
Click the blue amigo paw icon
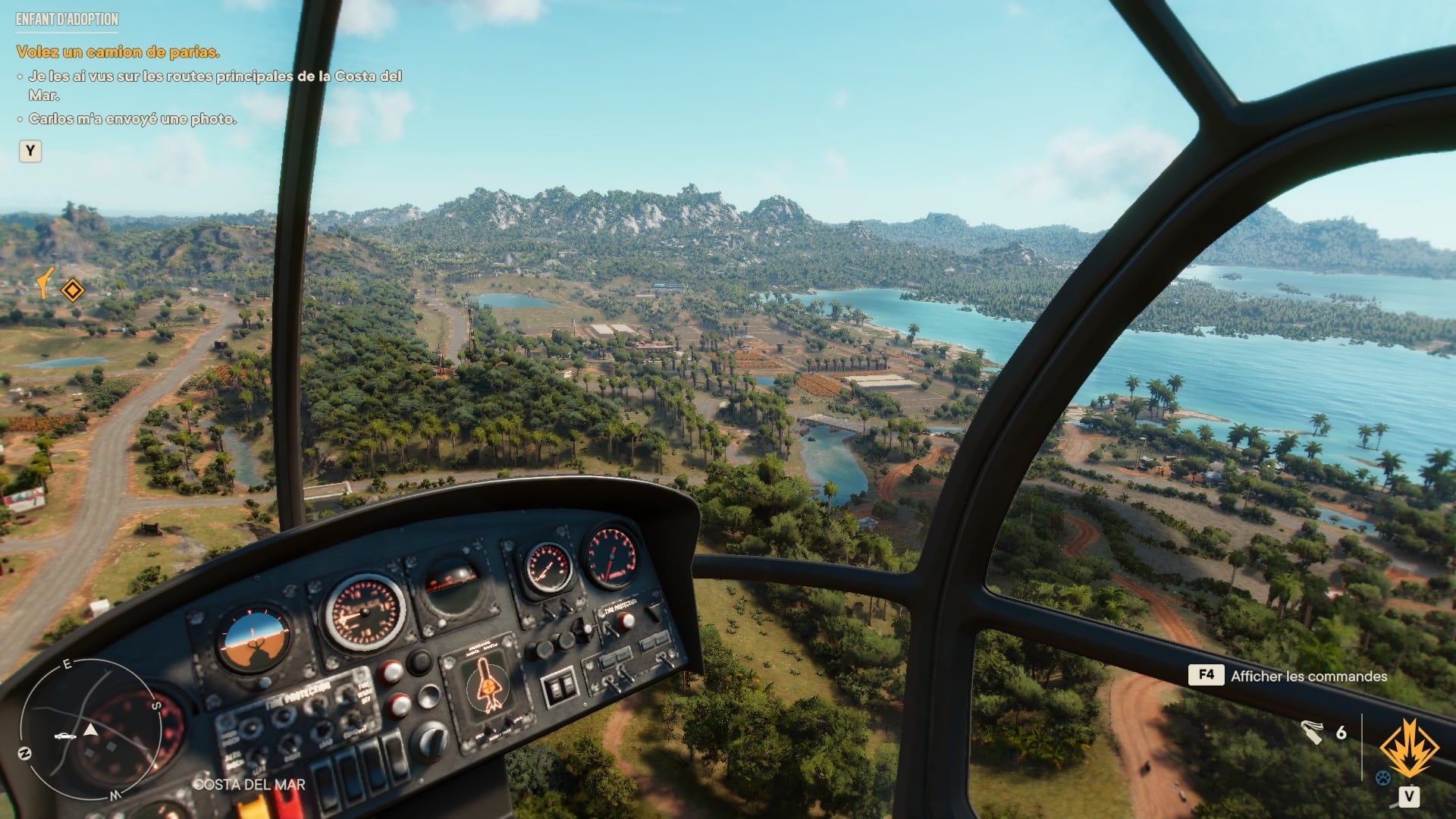(1383, 777)
